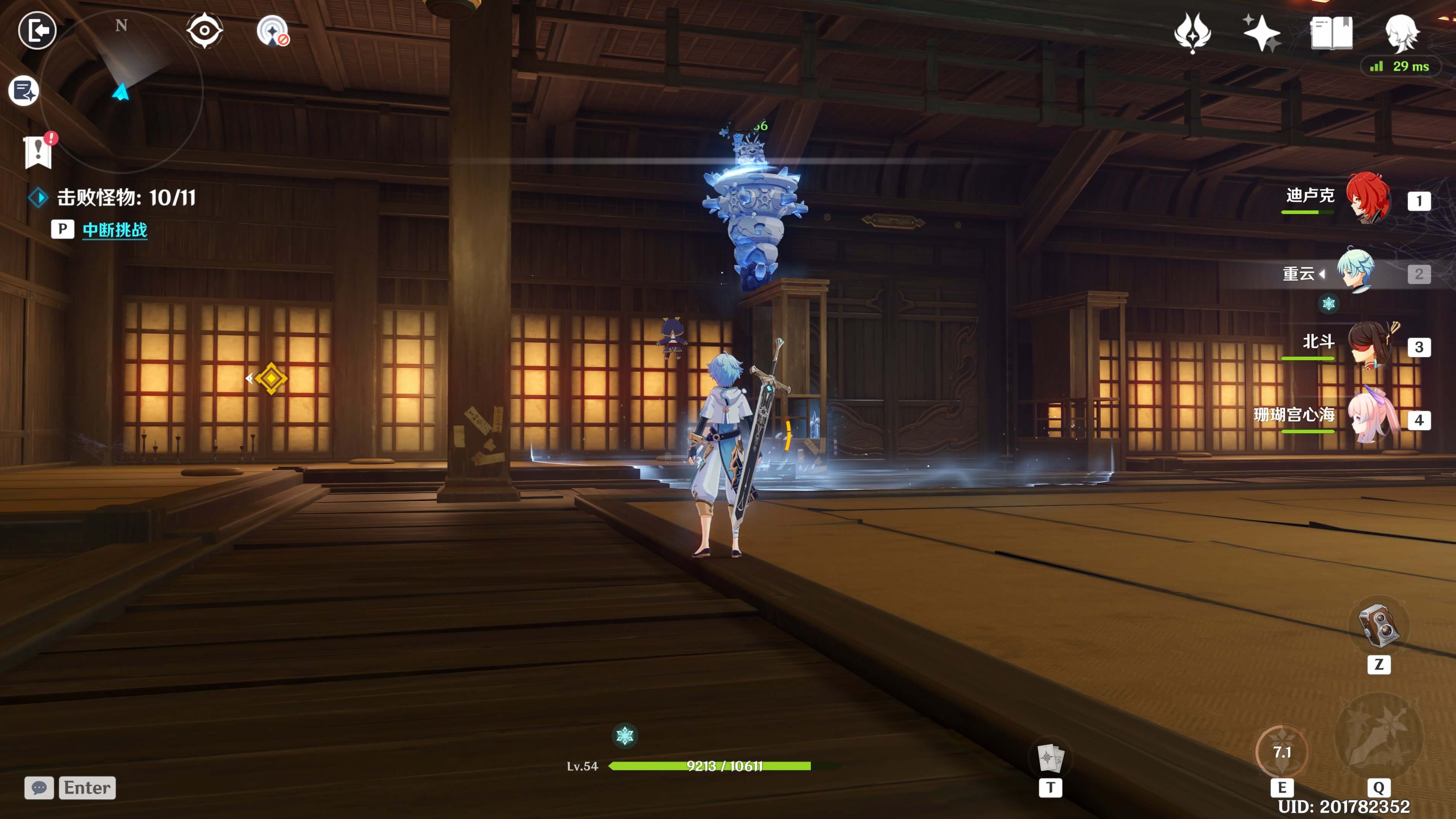Open the Battle Pass emblem icon
Viewport: 1456px width, 819px height.
tap(1192, 33)
